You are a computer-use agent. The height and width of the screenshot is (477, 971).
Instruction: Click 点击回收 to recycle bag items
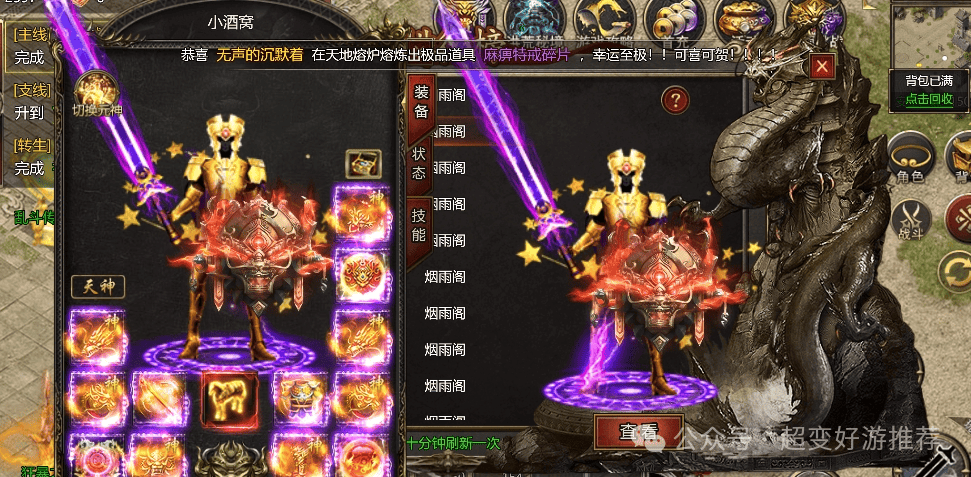pos(929,100)
